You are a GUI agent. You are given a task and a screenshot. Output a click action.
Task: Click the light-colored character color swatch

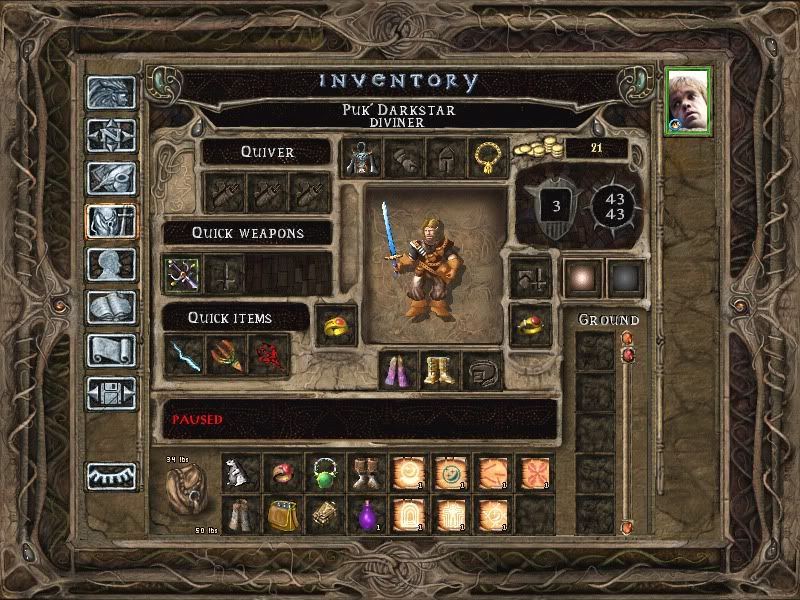(583, 278)
